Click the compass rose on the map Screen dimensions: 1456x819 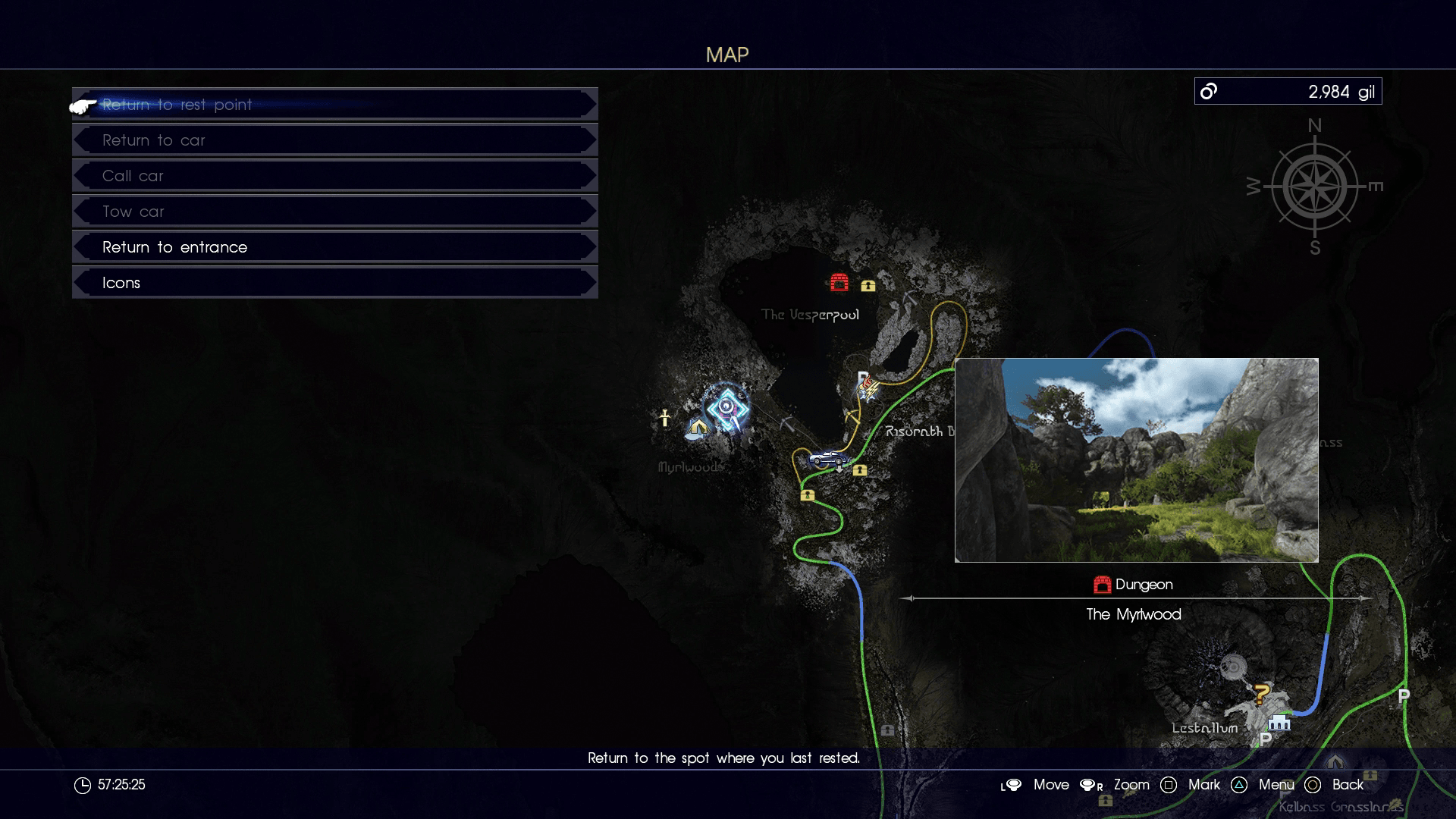point(1314,187)
